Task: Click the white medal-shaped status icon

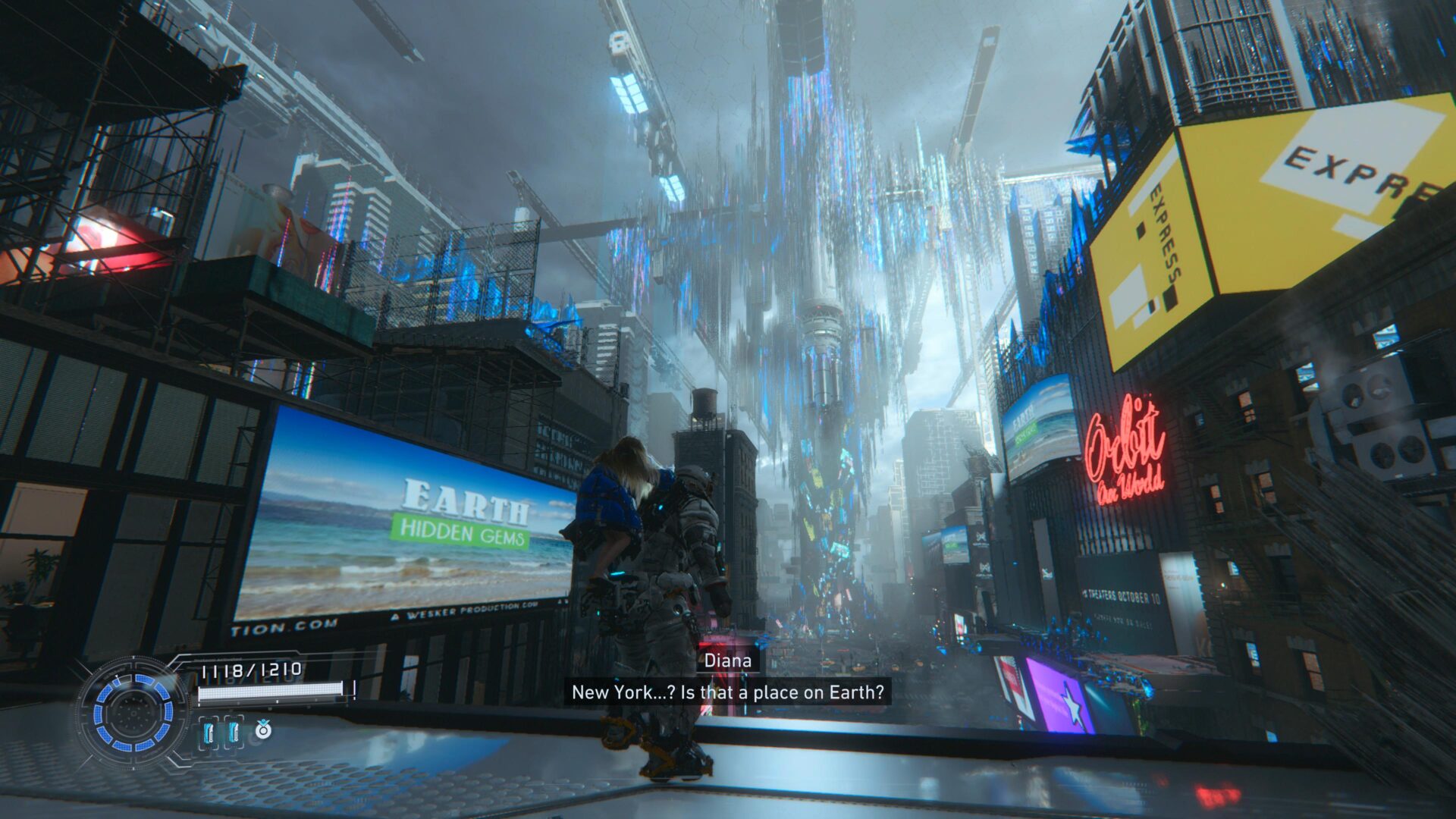Action: 263,730
